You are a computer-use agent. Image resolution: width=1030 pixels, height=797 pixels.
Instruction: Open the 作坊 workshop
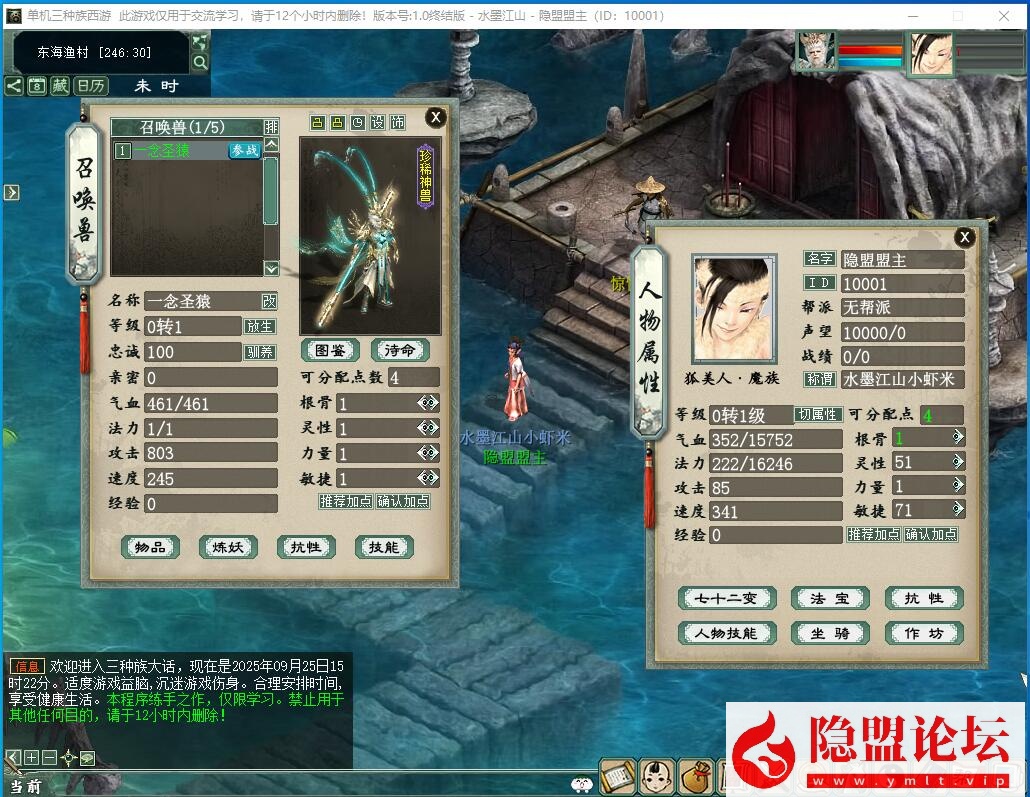(924, 633)
